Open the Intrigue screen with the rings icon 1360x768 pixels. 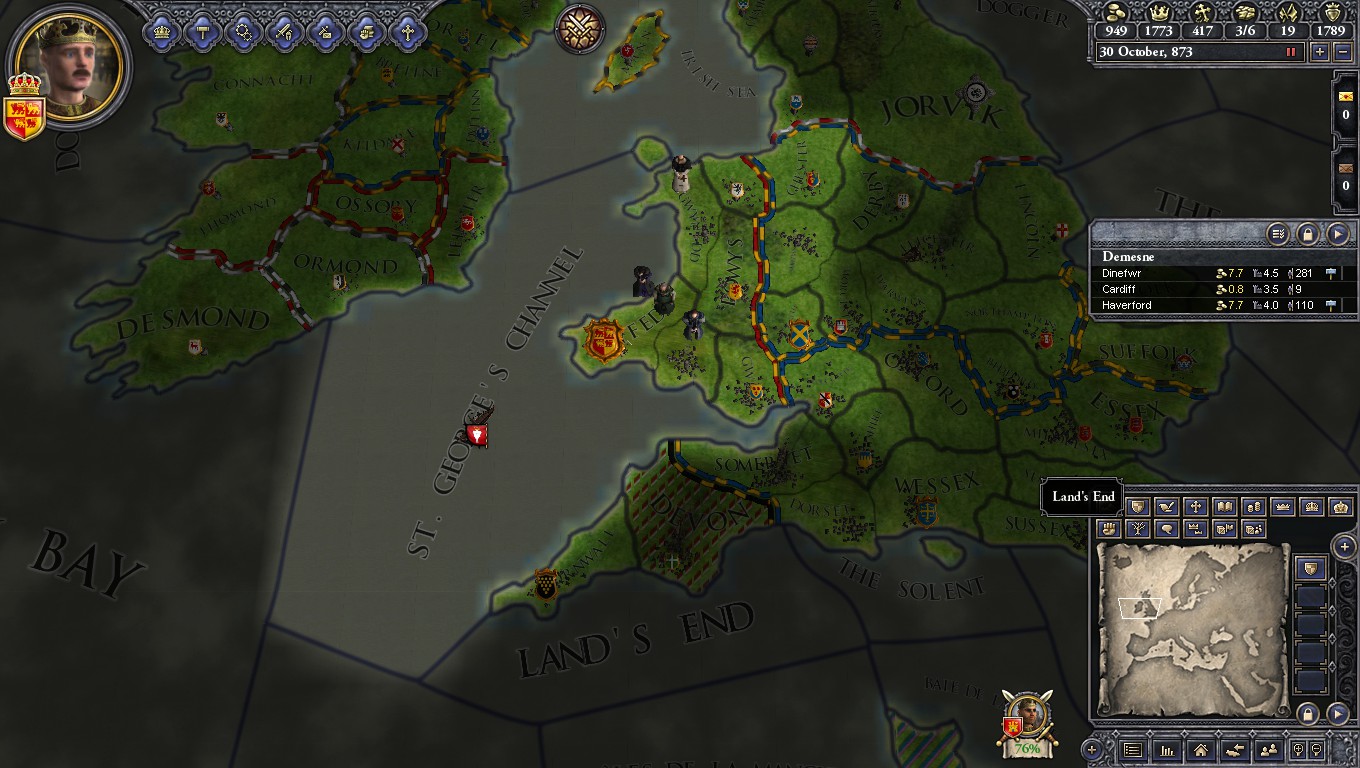click(x=243, y=30)
